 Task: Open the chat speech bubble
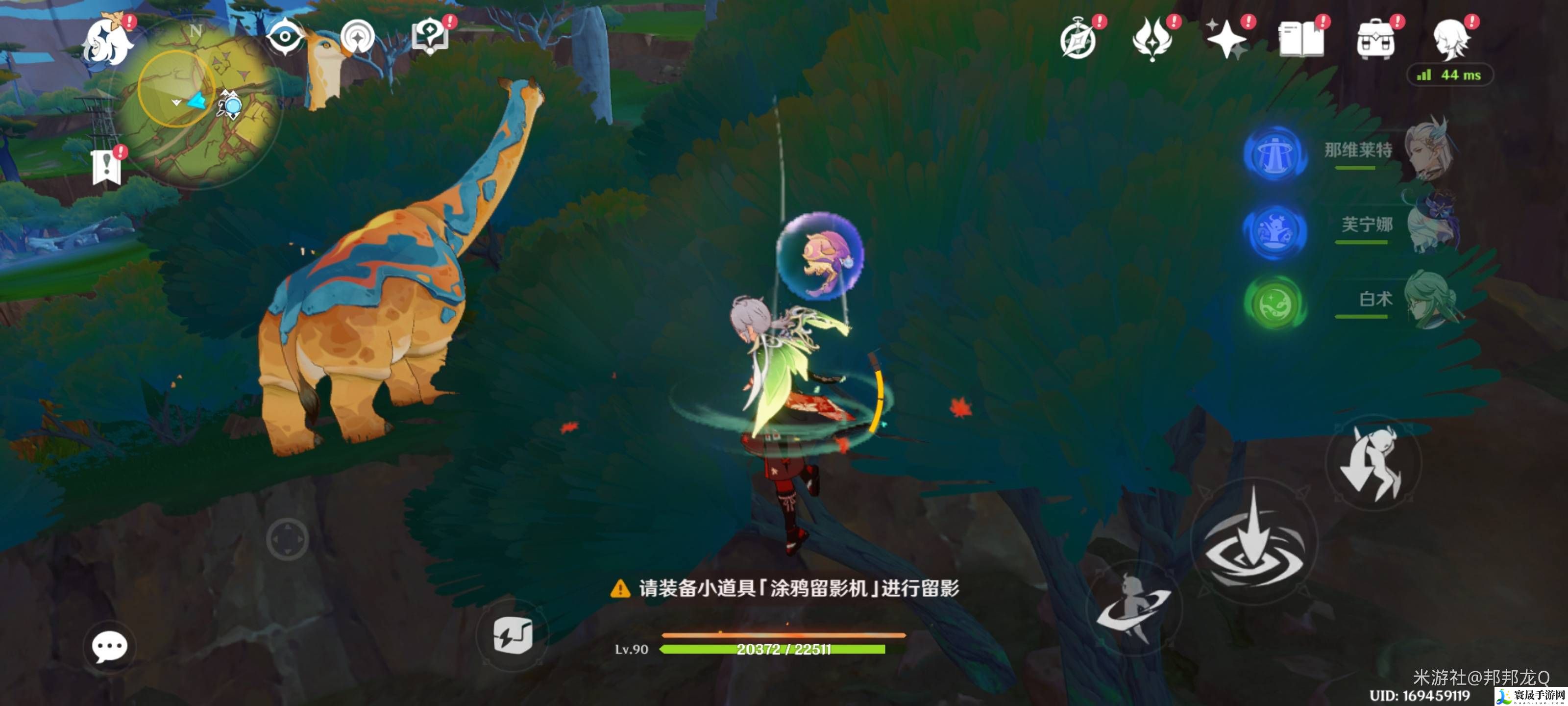pos(110,646)
